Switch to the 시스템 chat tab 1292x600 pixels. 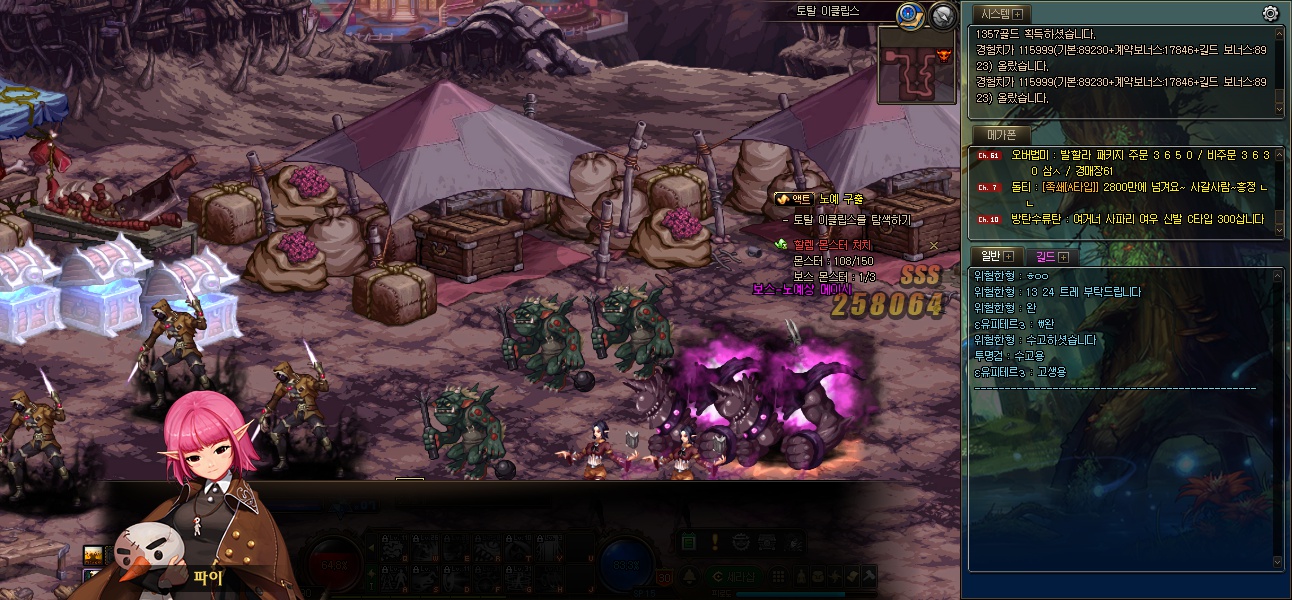(1001, 13)
